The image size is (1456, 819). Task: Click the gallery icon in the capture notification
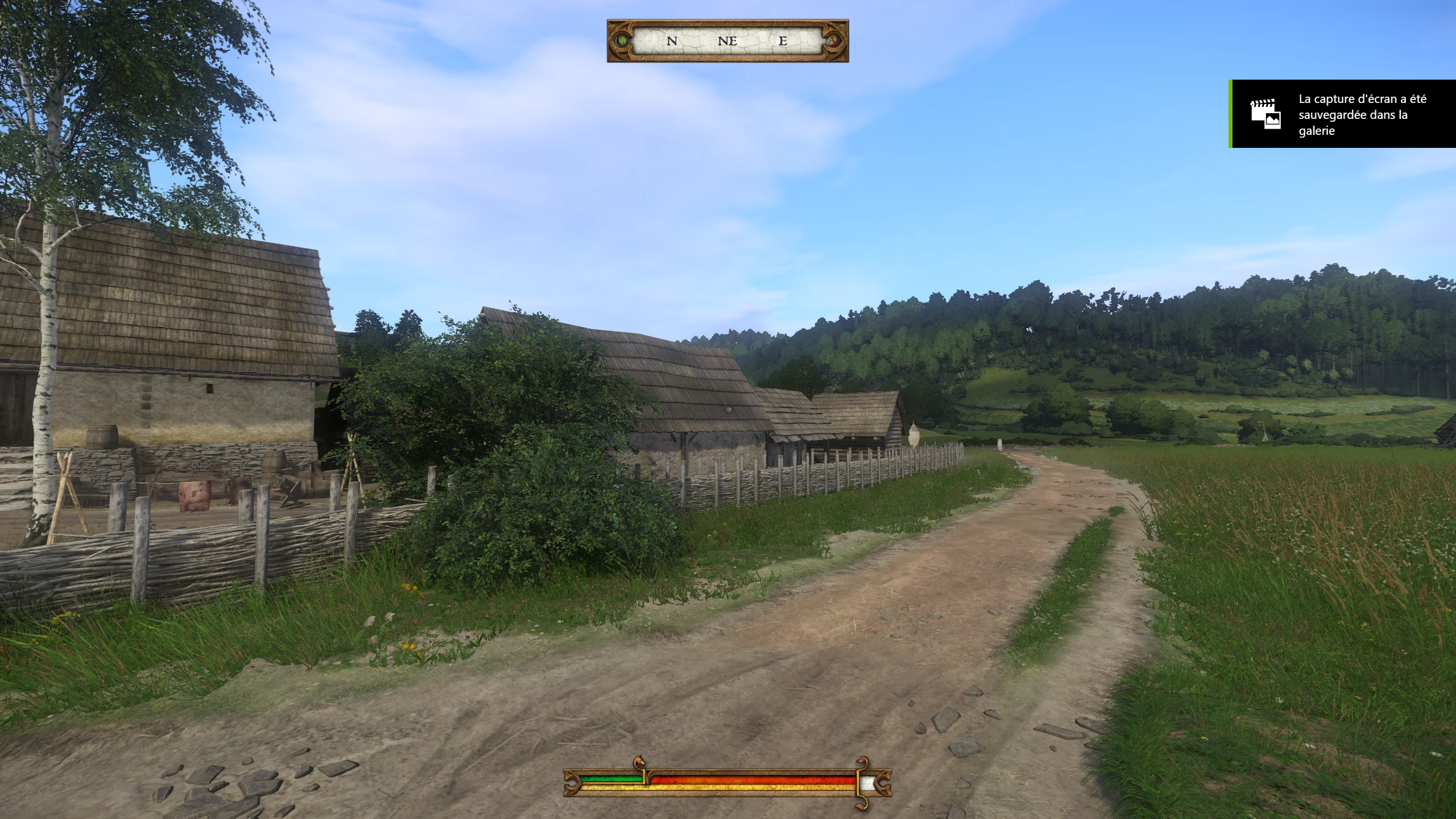(1265, 114)
